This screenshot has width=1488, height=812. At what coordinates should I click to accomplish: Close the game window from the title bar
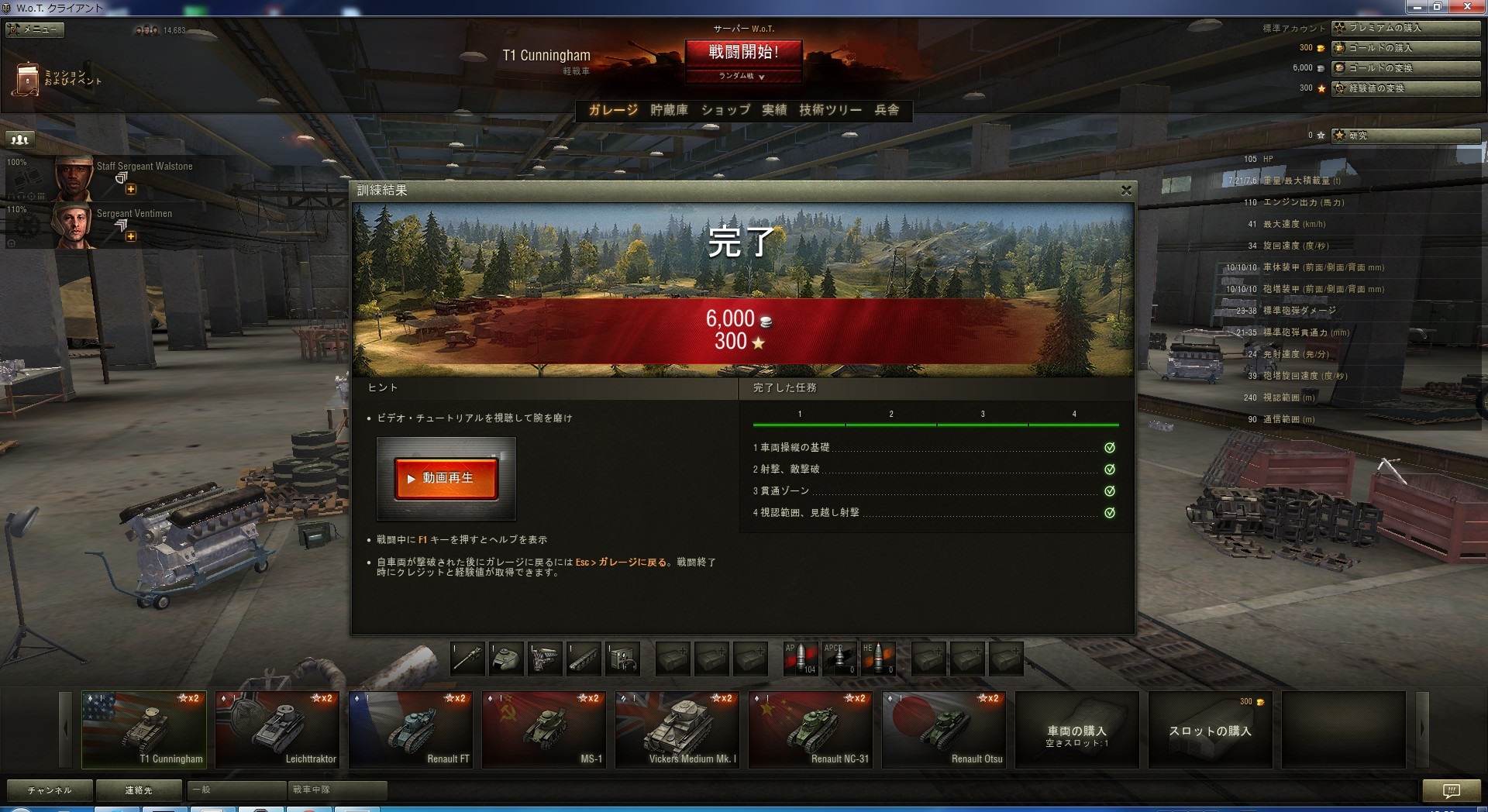pos(1467,7)
